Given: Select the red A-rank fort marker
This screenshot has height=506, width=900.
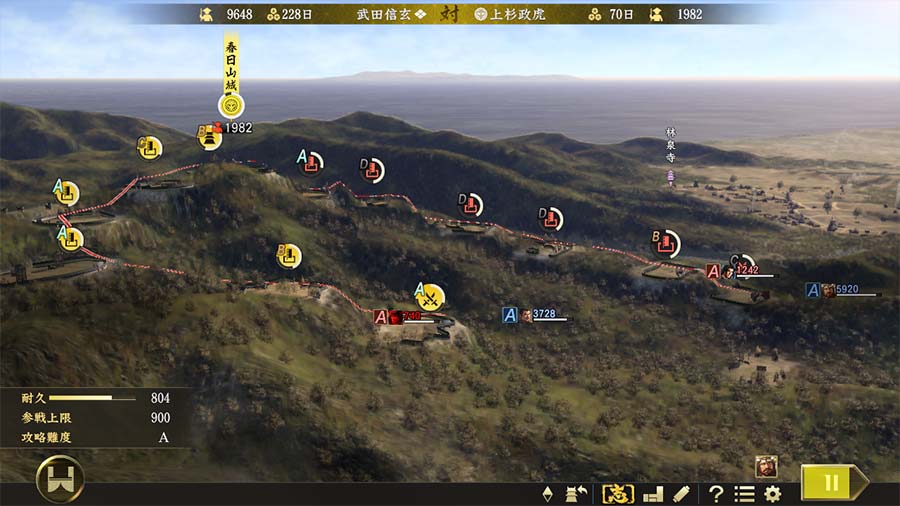Looking at the screenshot, I should tap(312, 162).
